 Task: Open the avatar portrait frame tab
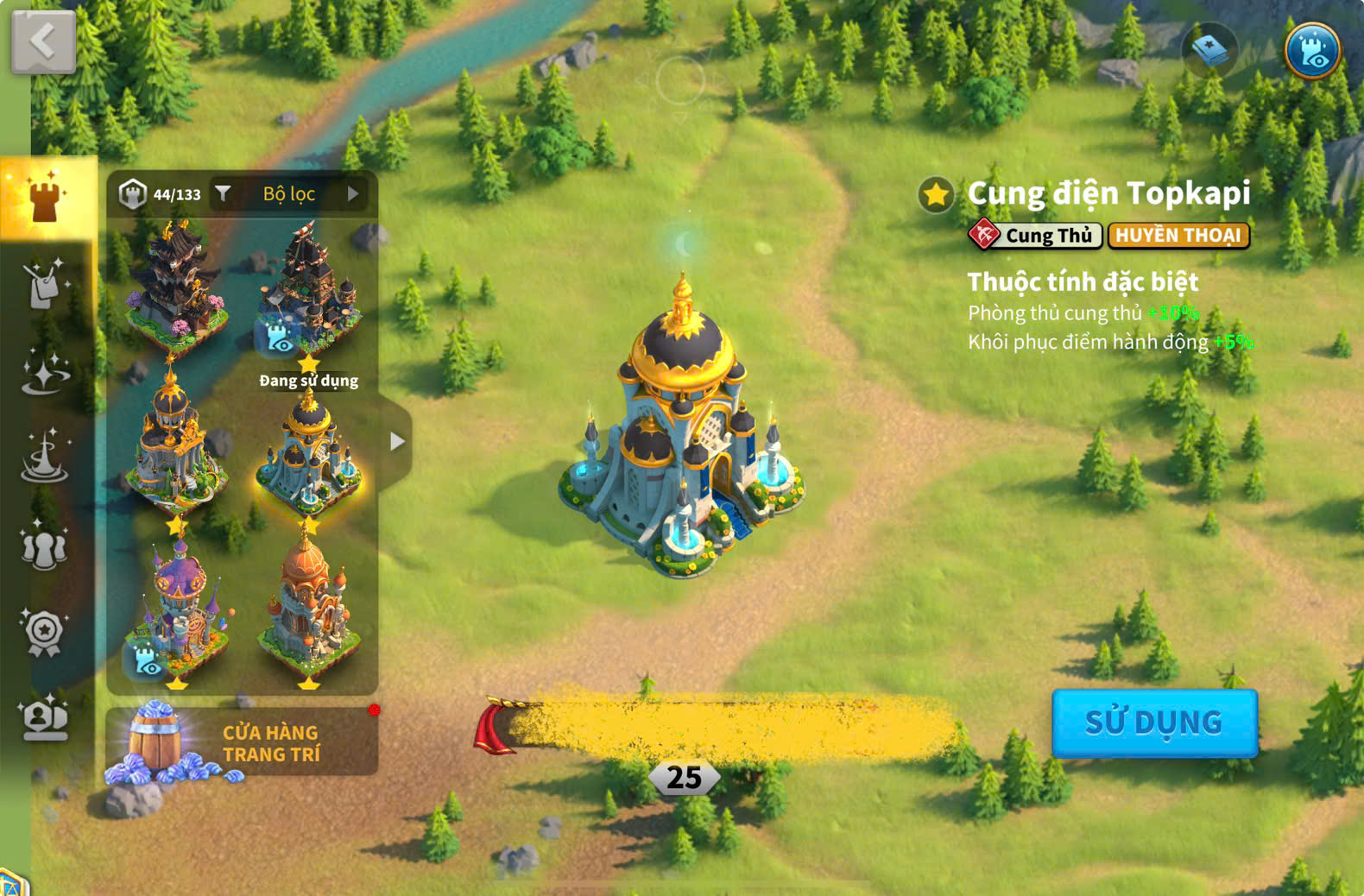(45, 719)
